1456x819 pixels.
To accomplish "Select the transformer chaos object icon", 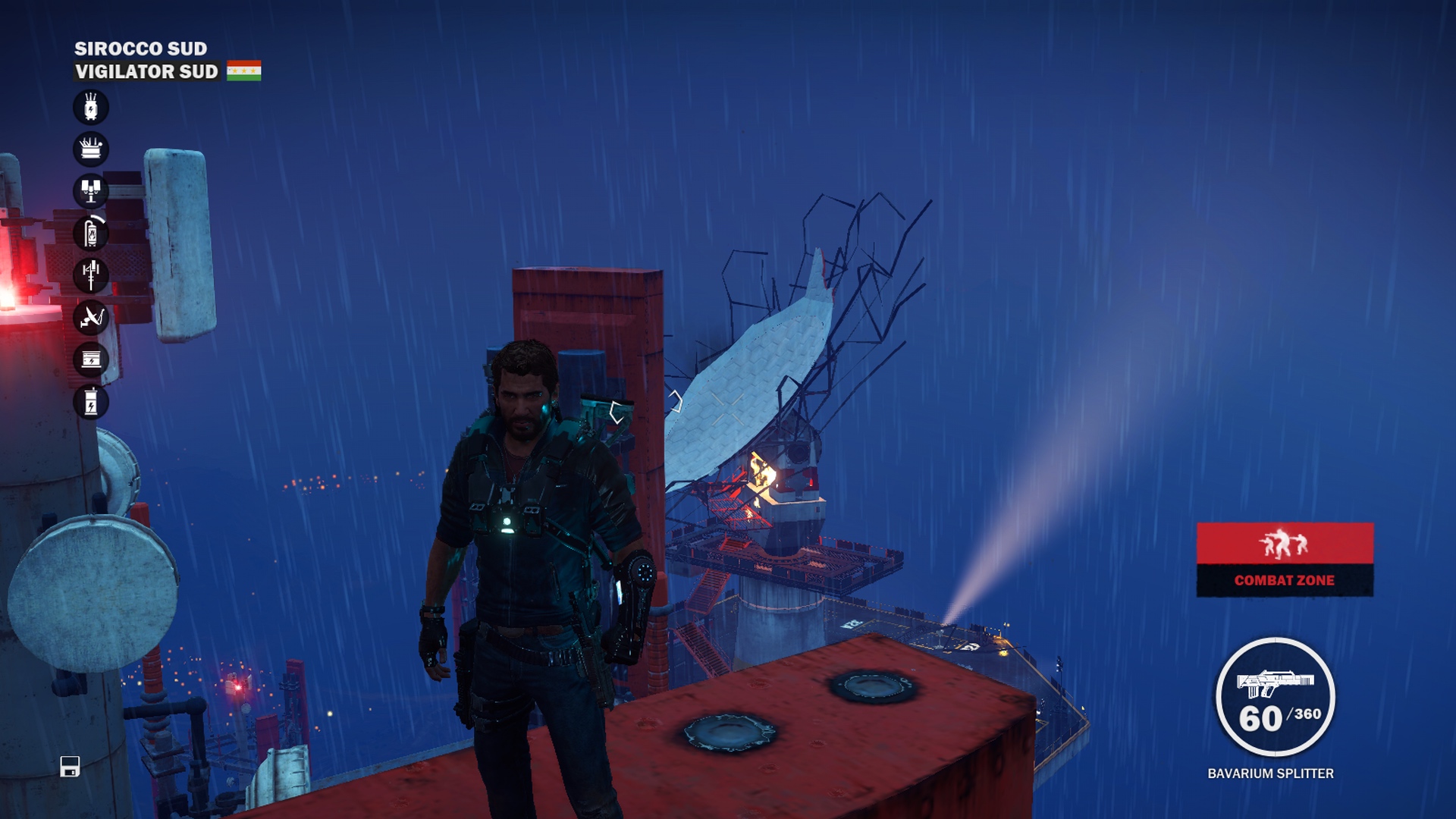I will pos(91,108).
